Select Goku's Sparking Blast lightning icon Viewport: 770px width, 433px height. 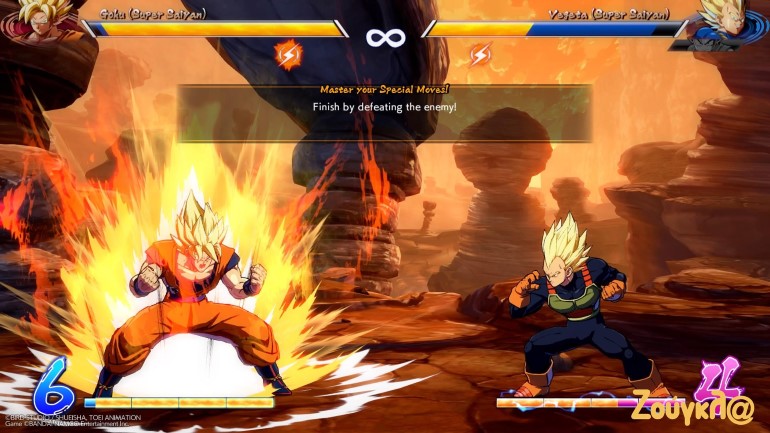click(x=288, y=54)
